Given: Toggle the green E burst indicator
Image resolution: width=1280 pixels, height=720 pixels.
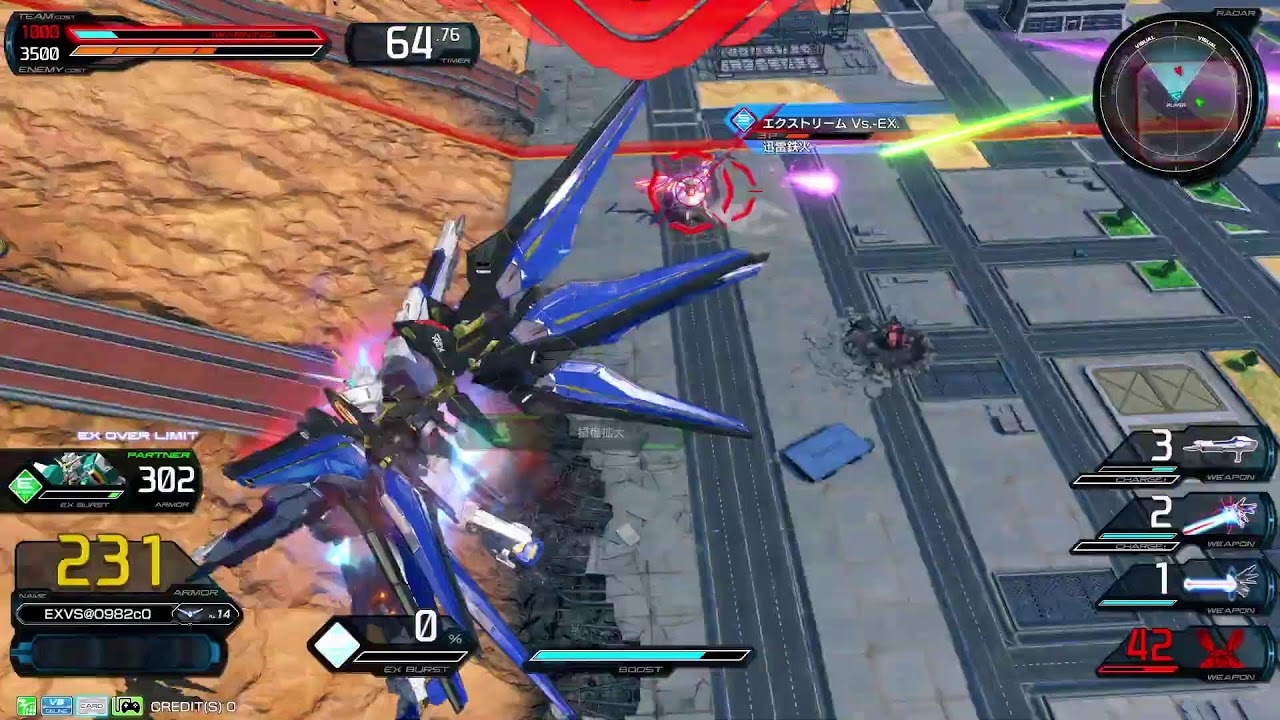Looking at the screenshot, I should (x=26, y=482).
